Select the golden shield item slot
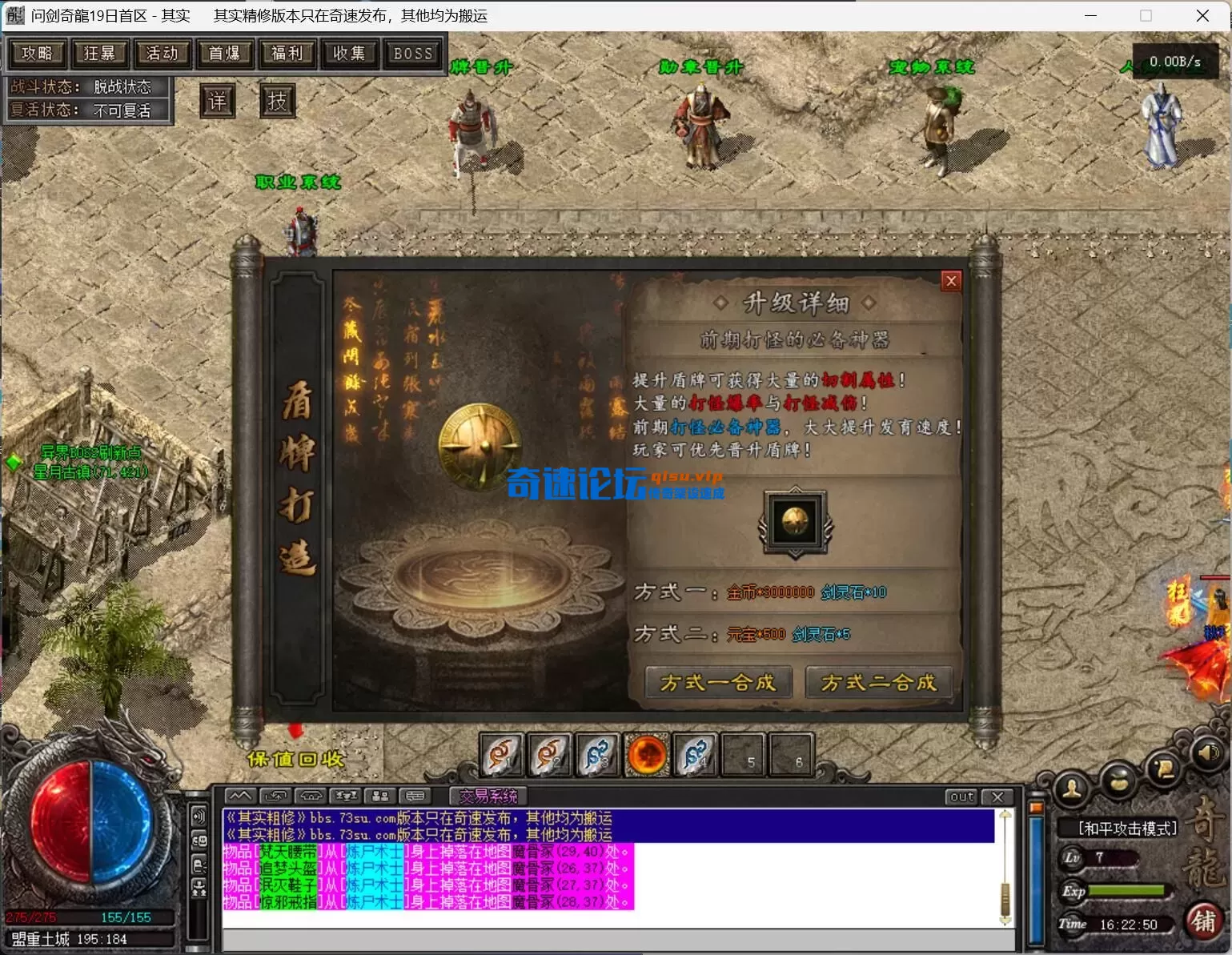 pyautogui.click(x=795, y=522)
